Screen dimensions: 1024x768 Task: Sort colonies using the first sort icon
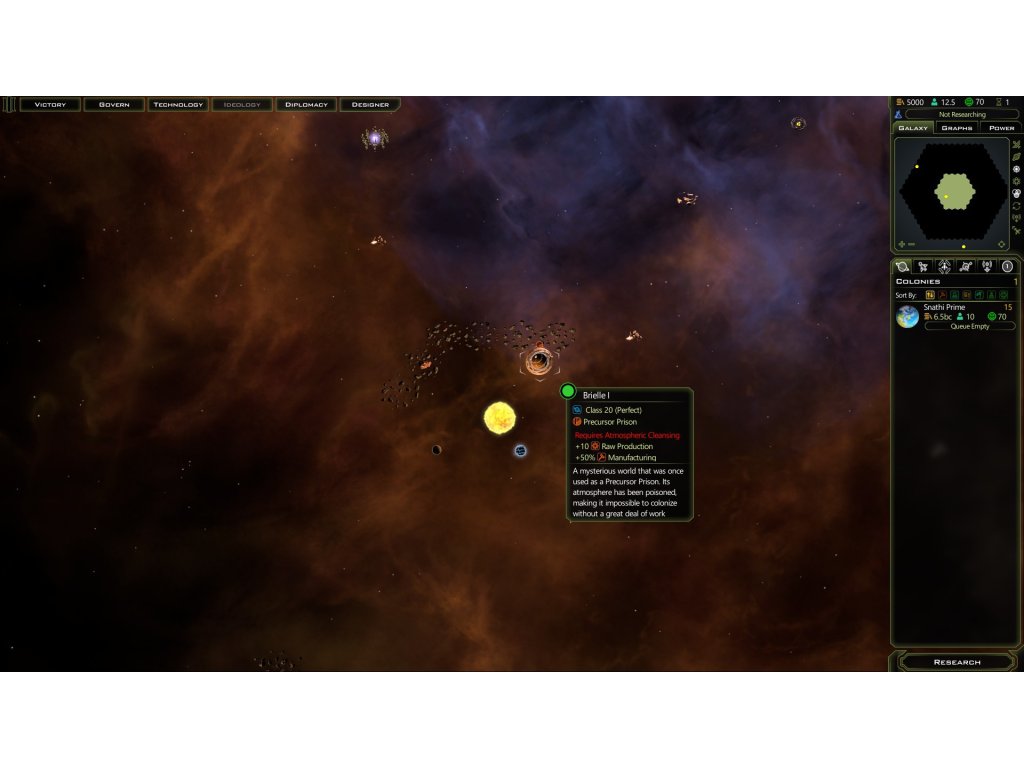pos(930,295)
